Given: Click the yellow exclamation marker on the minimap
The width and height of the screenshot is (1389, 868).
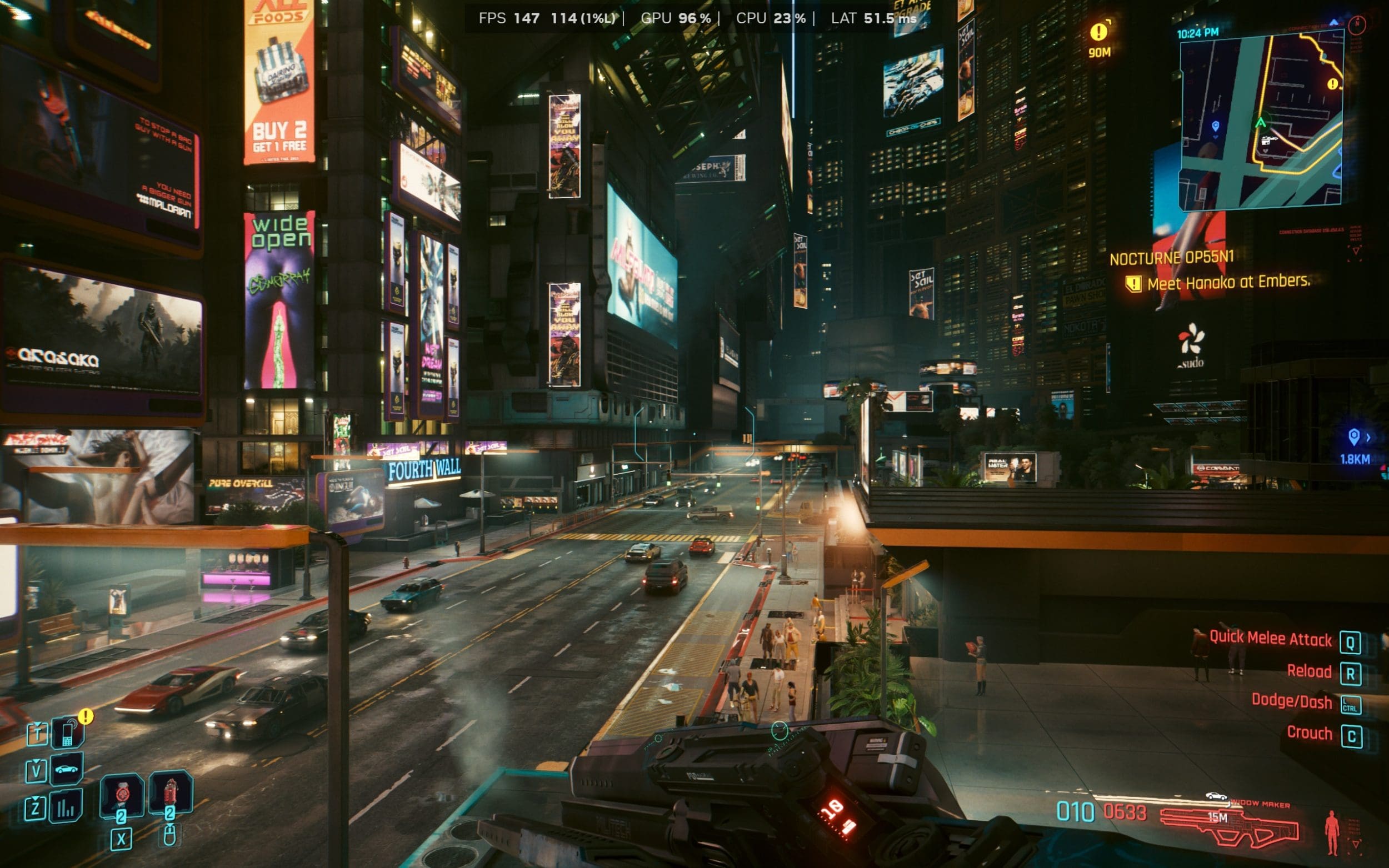Looking at the screenshot, I should (1333, 84).
